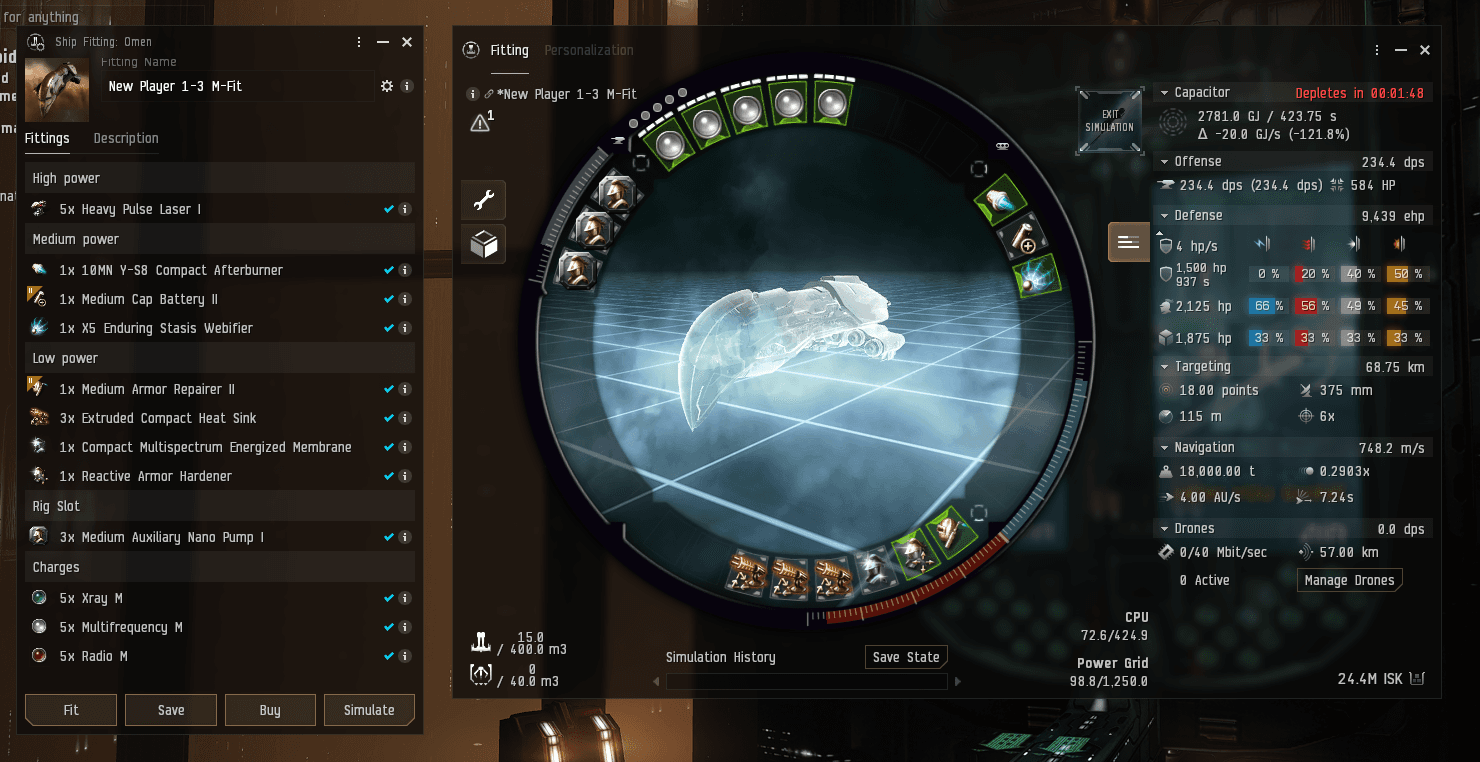
Task: Open Manage Drones panel
Action: click(1349, 580)
